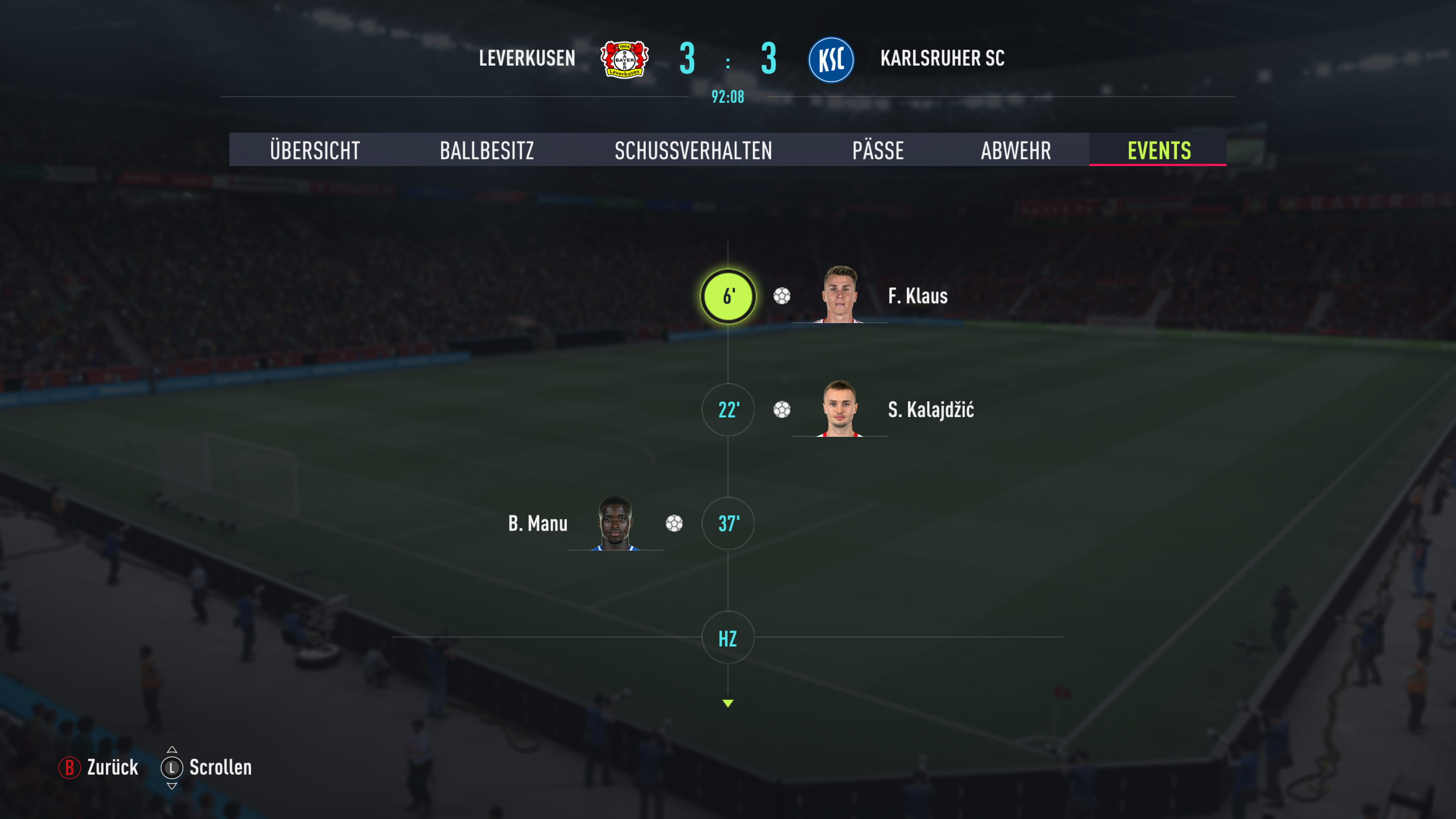Switch to the Übersicht tab
This screenshot has height=819, width=1456.
tap(315, 151)
